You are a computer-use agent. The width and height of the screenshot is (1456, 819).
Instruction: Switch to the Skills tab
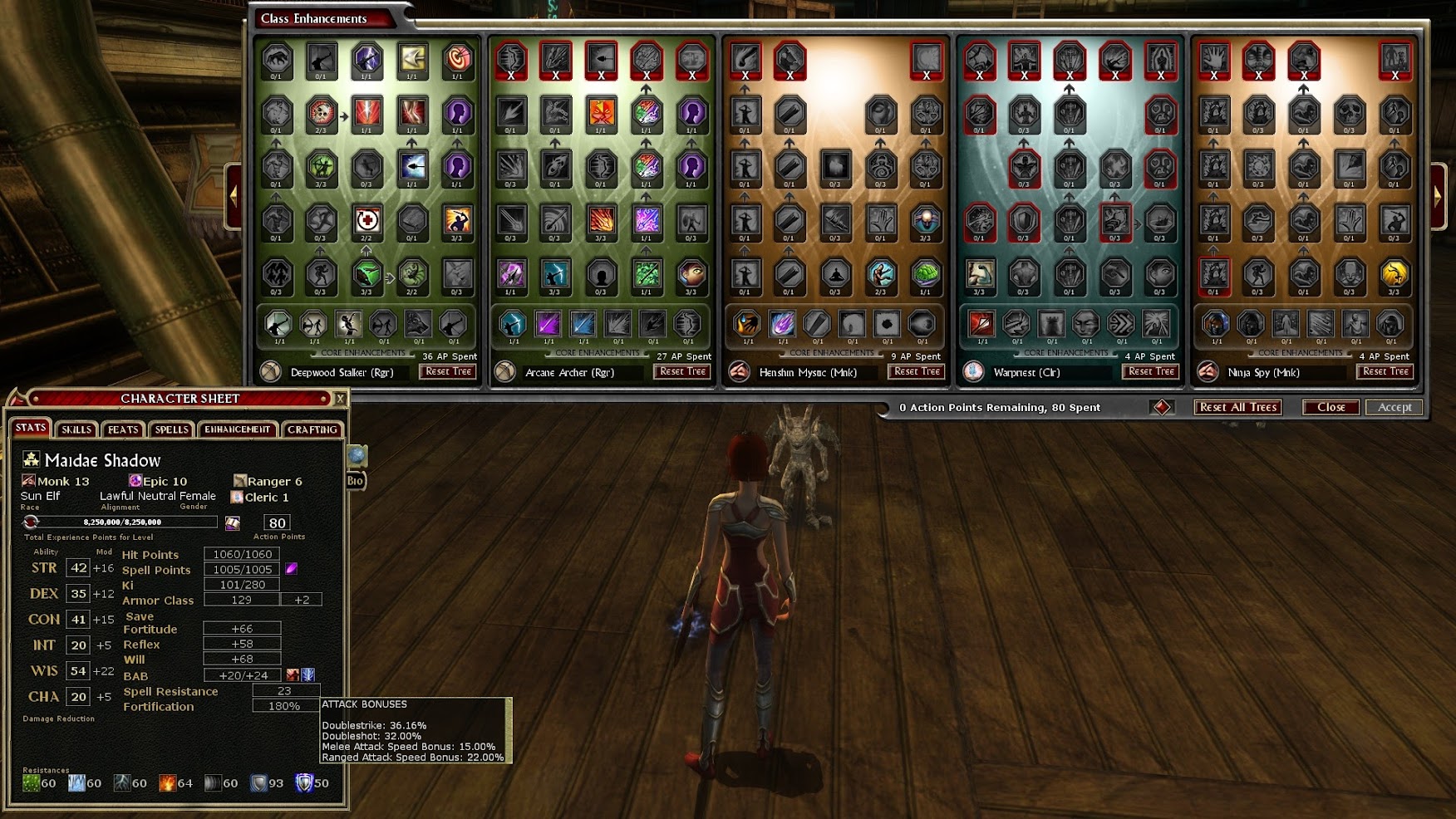76,429
